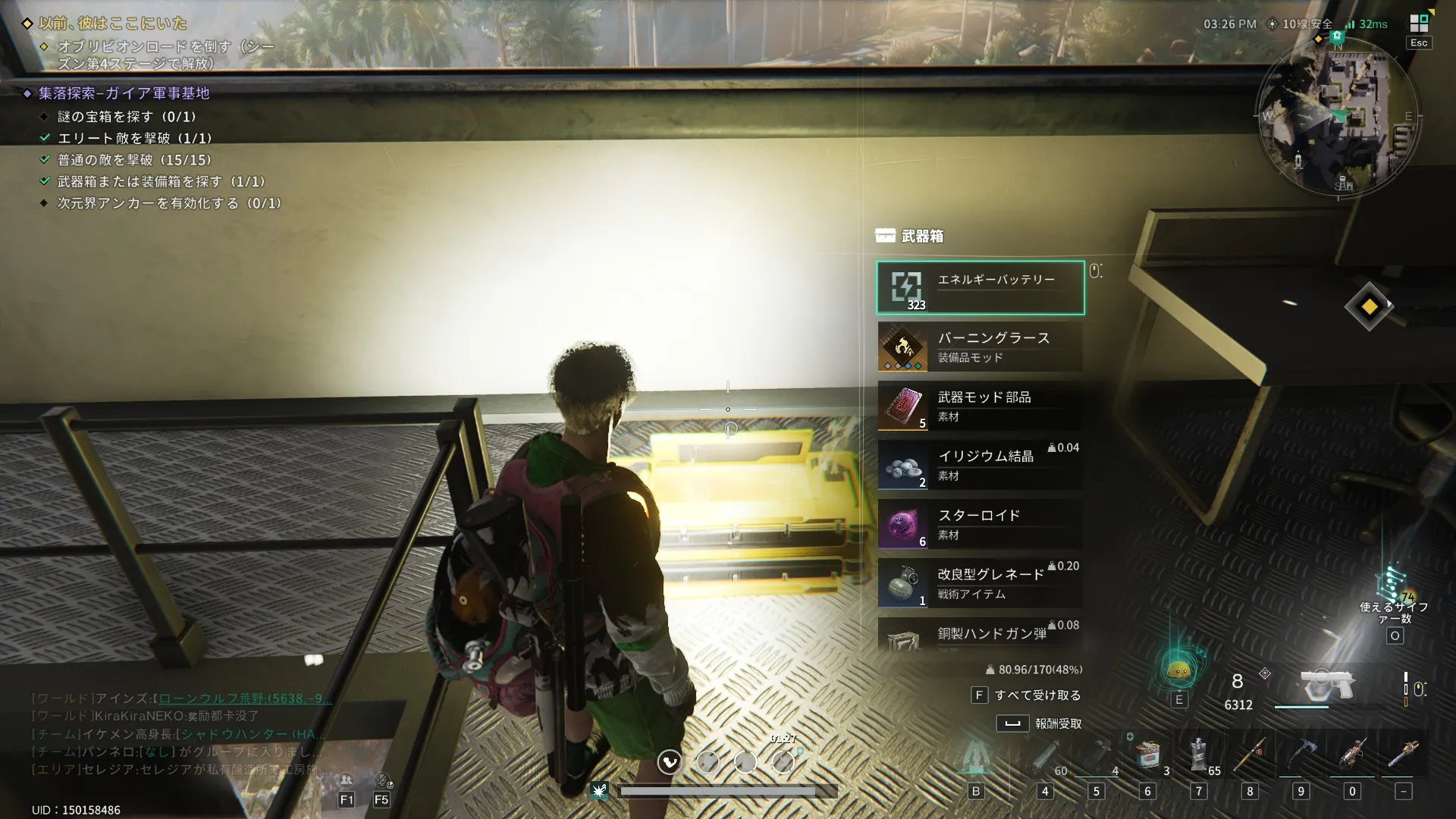1456x819 pixels.
Task: Select the エネルギーバッテリー loot row
Action: pyautogui.click(x=980, y=287)
